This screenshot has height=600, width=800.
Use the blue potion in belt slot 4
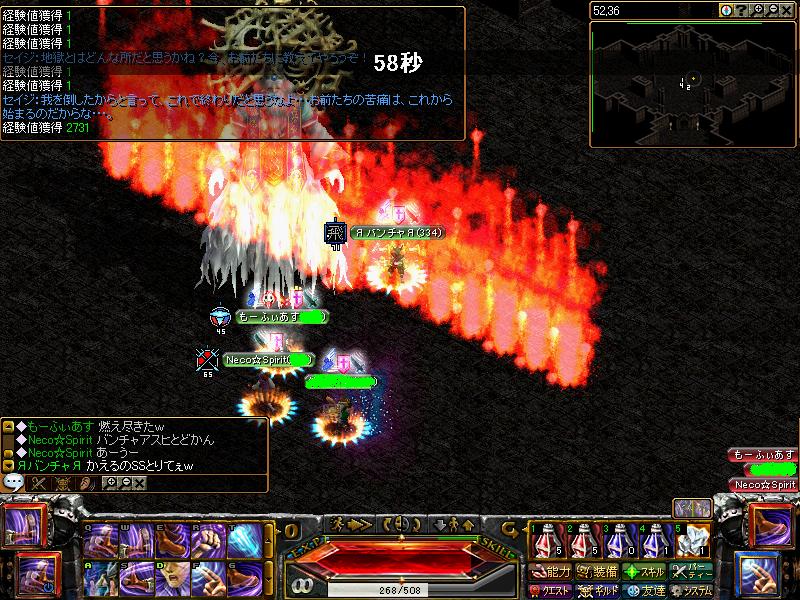pyautogui.click(x=656, y=540)
